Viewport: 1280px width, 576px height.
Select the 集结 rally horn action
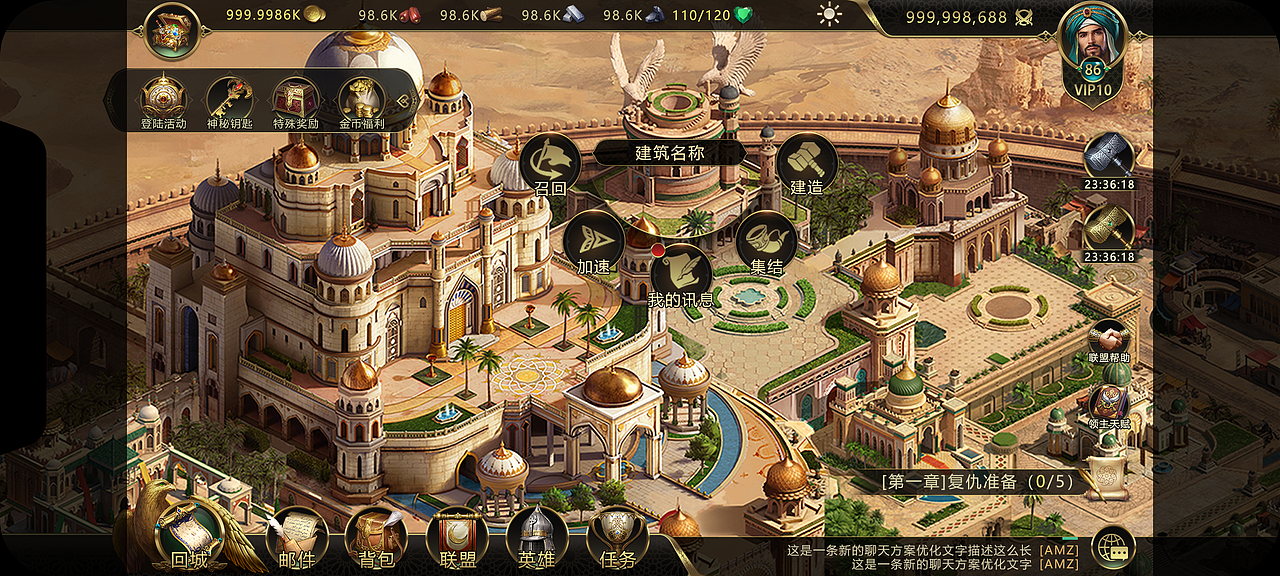pos(766,241)
